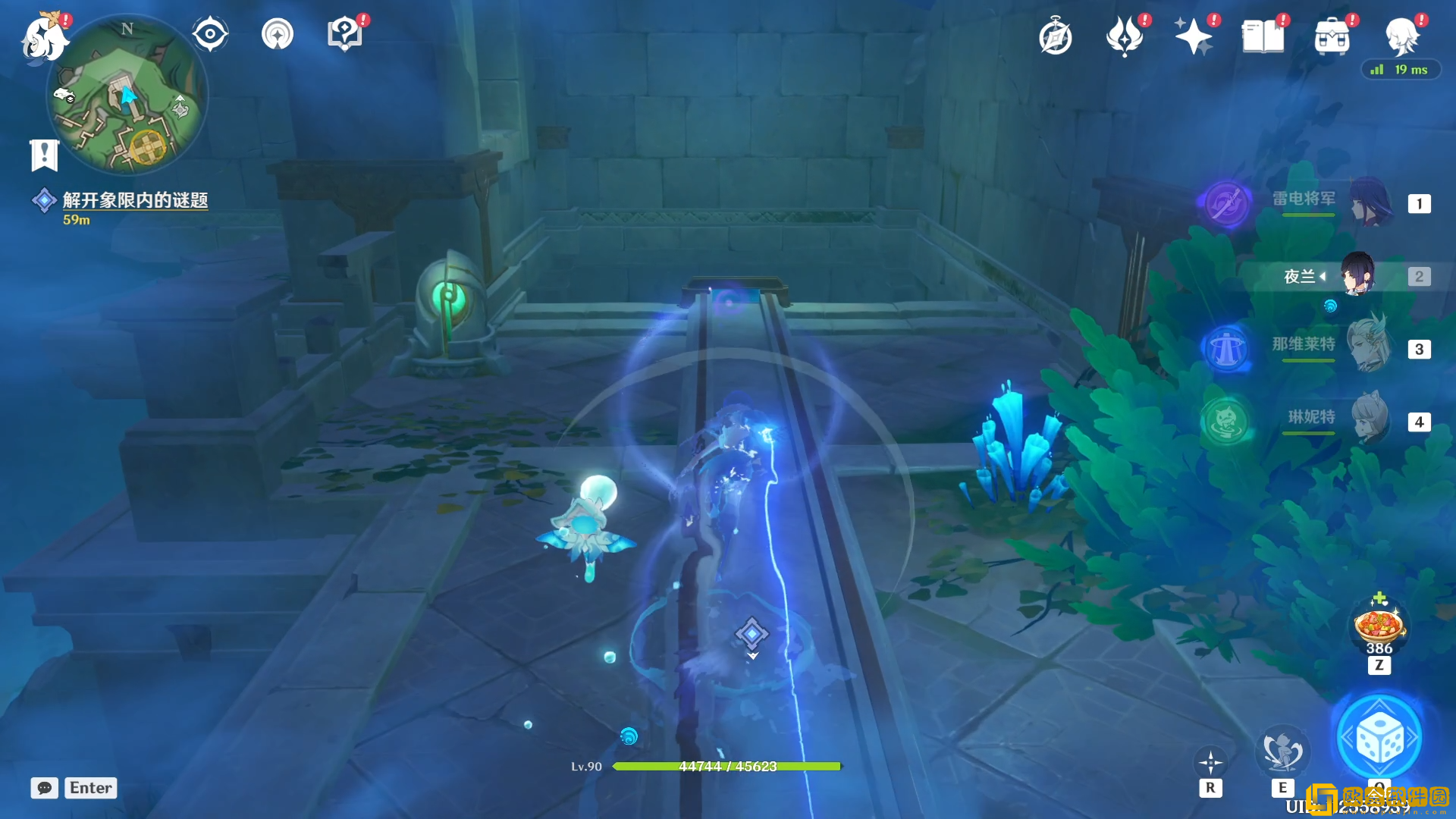Open the question-mark tutorial guide icon
This screenshot has width=1456, height=819.
pos(344,34)
